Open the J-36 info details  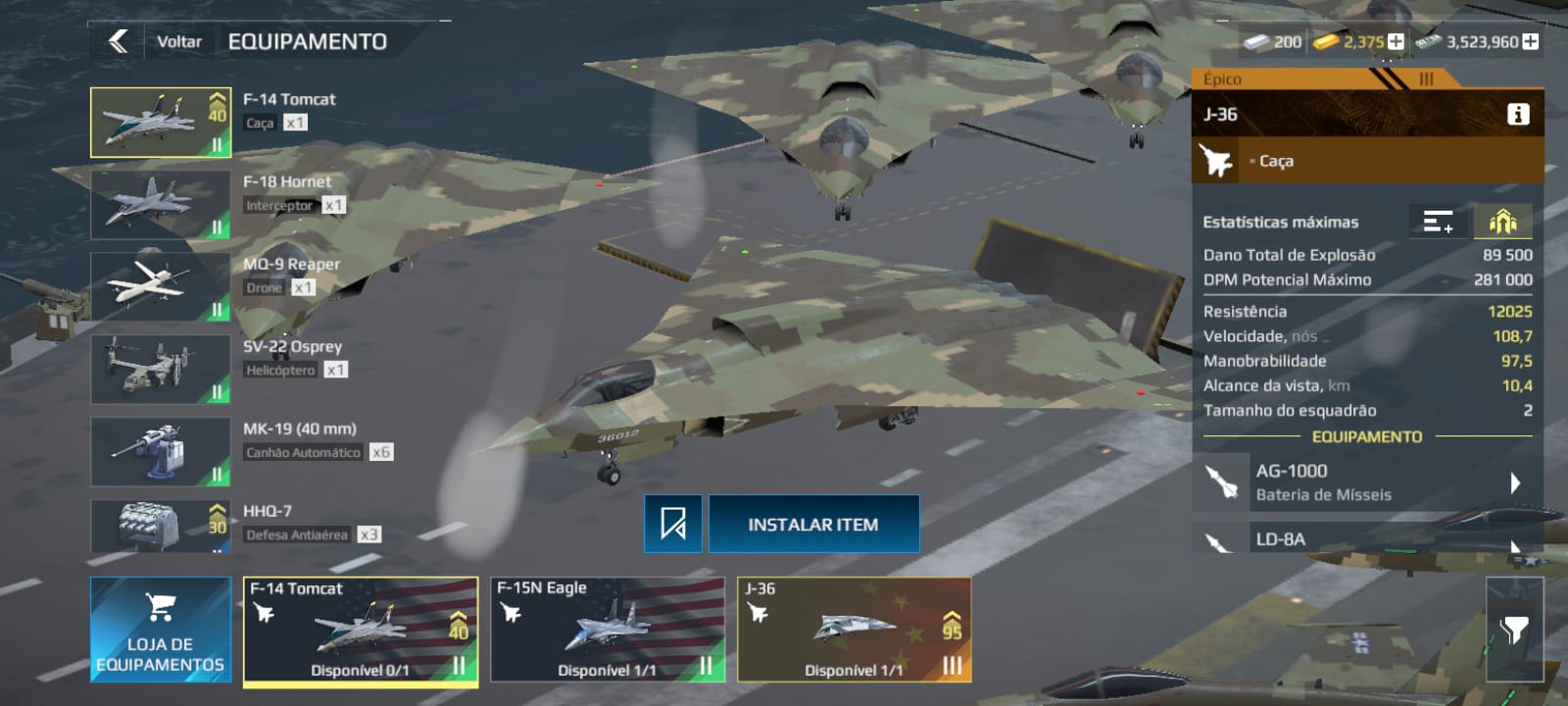coord(1517,115)
